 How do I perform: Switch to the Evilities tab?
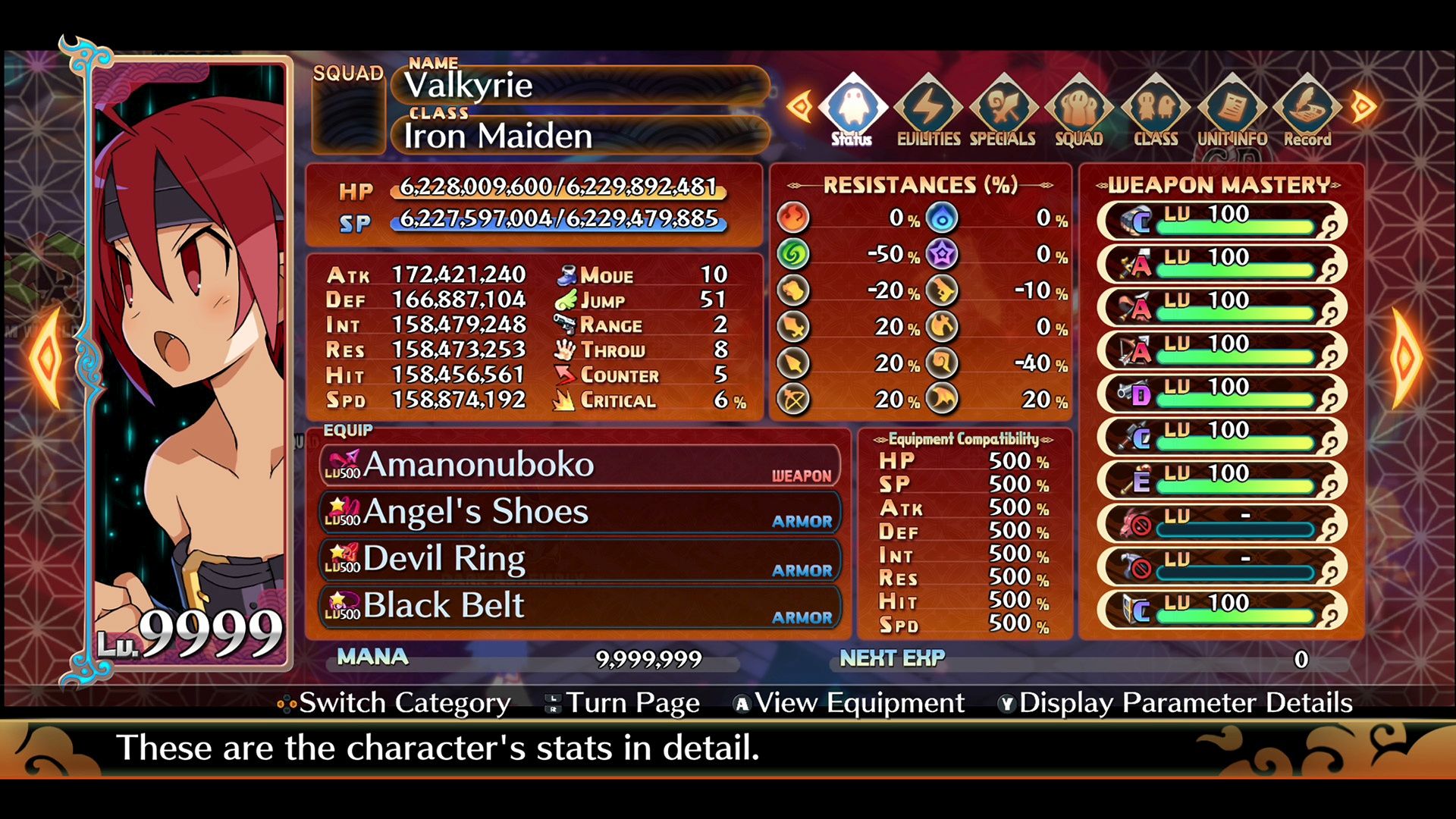[x=928, y=112]
